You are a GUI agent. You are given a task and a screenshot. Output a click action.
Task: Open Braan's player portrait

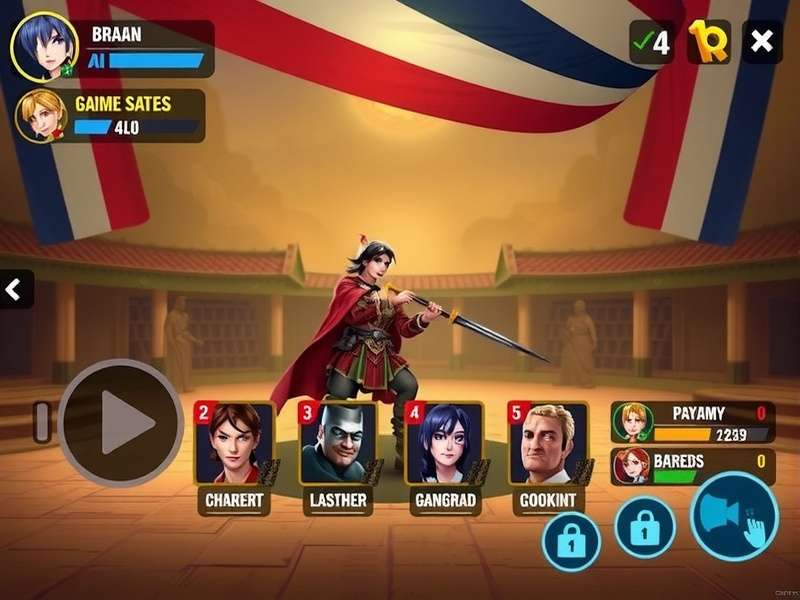[43, 47]
